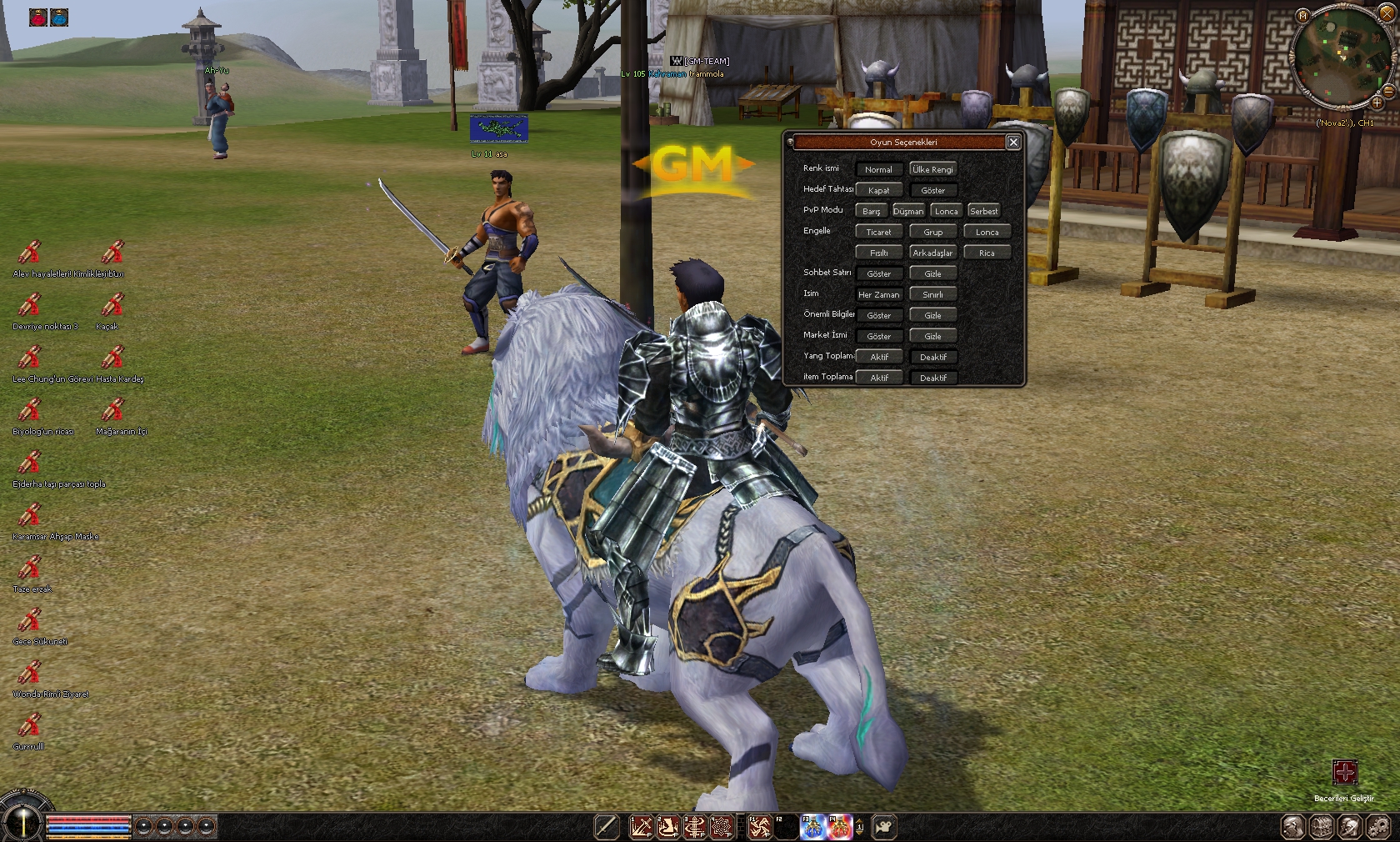Image resolution: width=1400 pixels, height=842 pixels.
Task: Close the Oyun Seçenekleri window
Action: (x=1013, y=143)
